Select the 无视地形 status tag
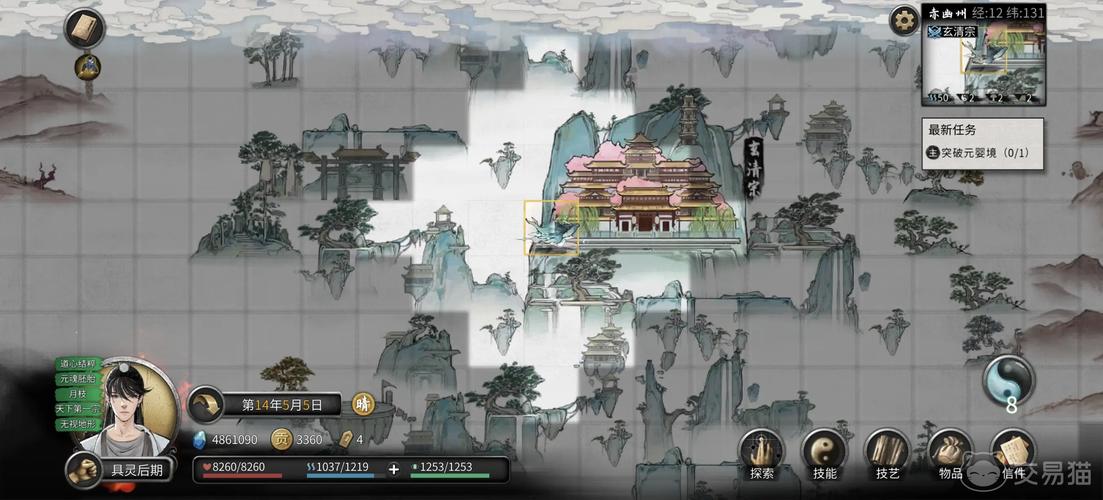1103x500 pixels. tap(77, 424)
